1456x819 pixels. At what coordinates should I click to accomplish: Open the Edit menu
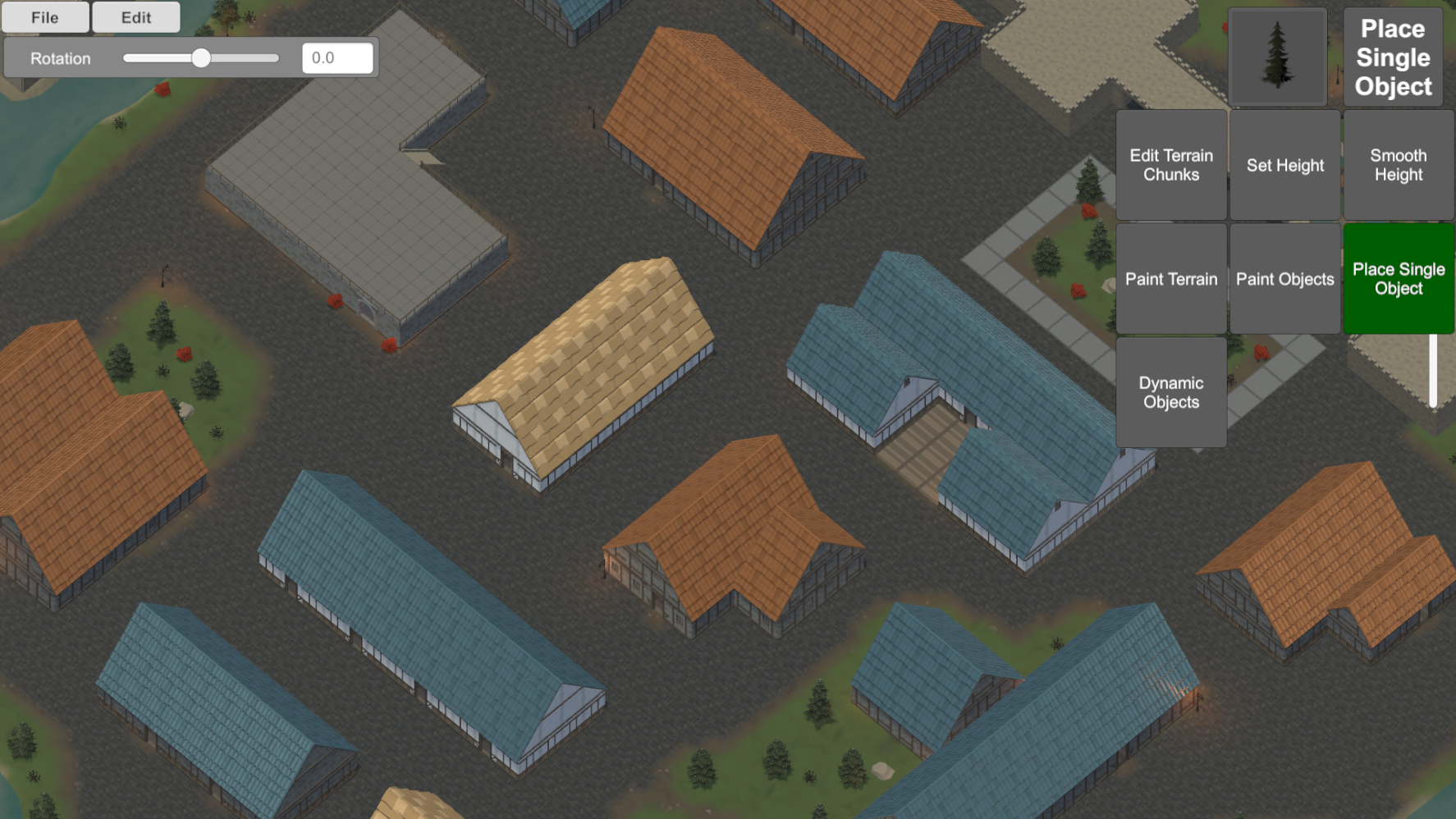136,17
